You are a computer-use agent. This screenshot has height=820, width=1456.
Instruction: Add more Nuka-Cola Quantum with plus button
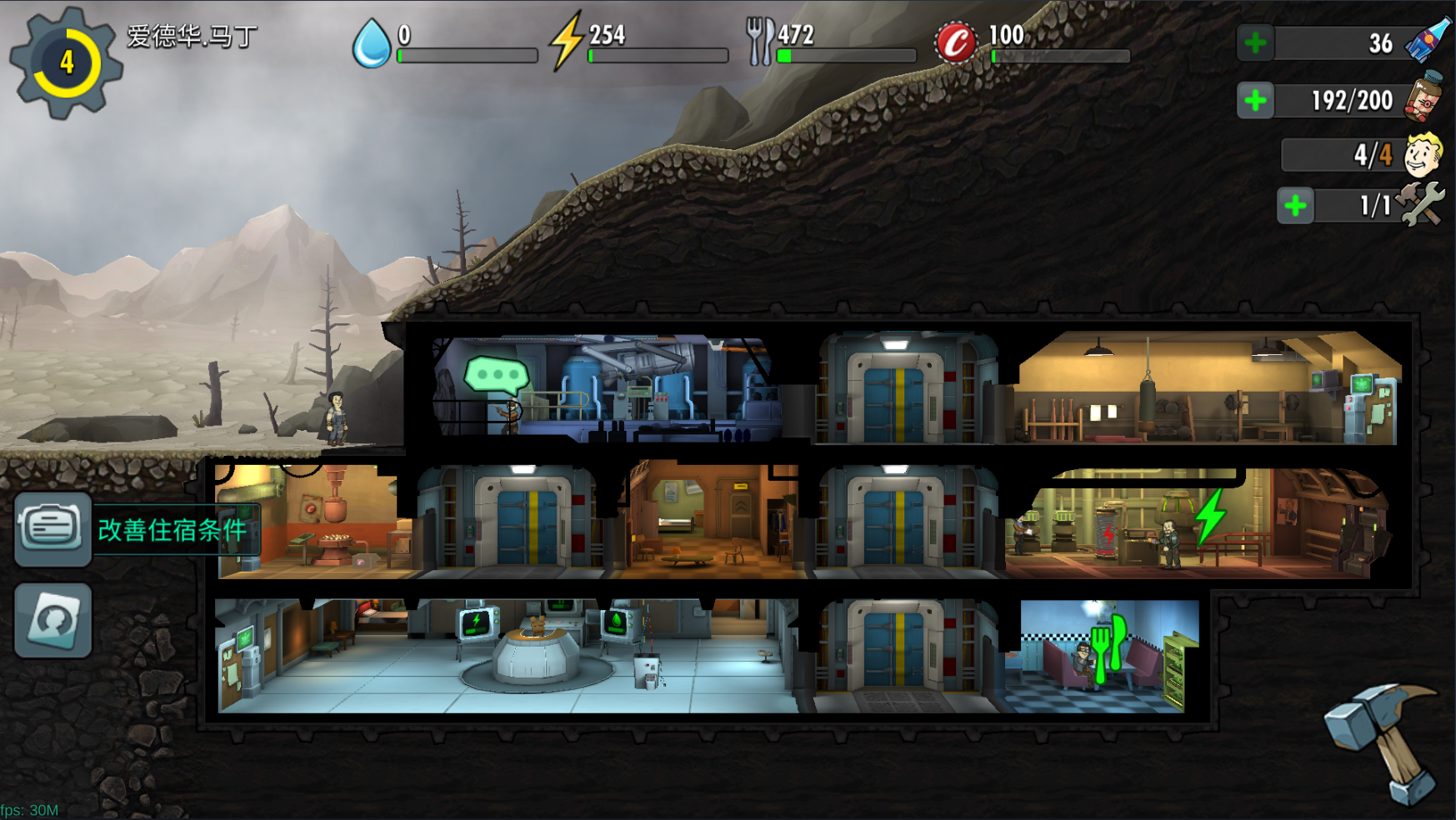pyautogui.click(x=1255, y=43)
